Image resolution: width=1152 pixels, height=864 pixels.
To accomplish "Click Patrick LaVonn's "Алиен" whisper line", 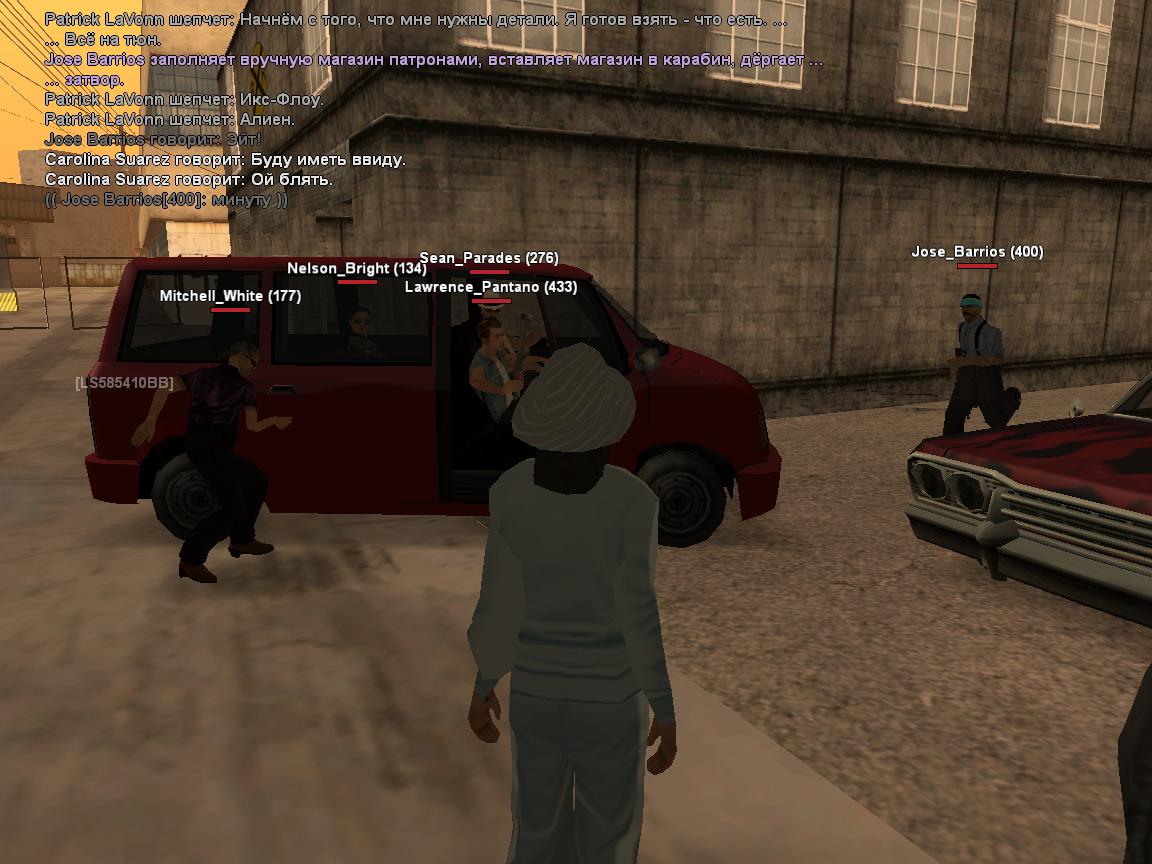I will coord(170,120).
